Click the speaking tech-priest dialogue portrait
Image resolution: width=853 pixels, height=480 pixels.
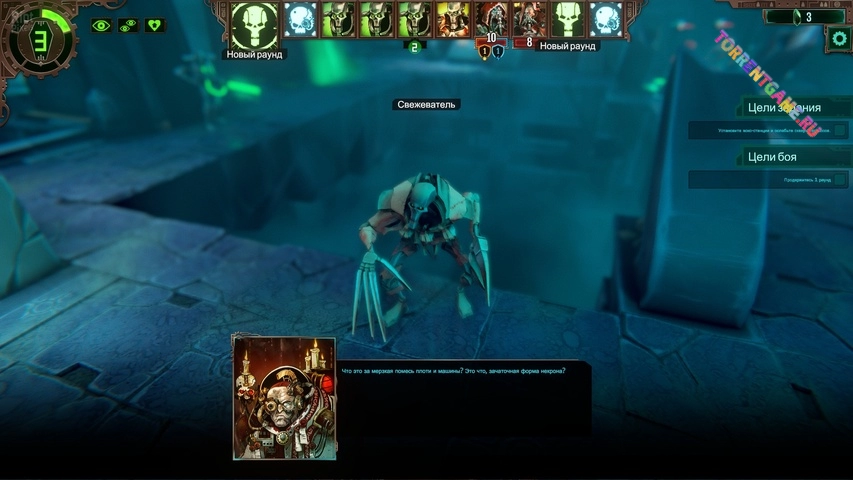tap(284, 397)
